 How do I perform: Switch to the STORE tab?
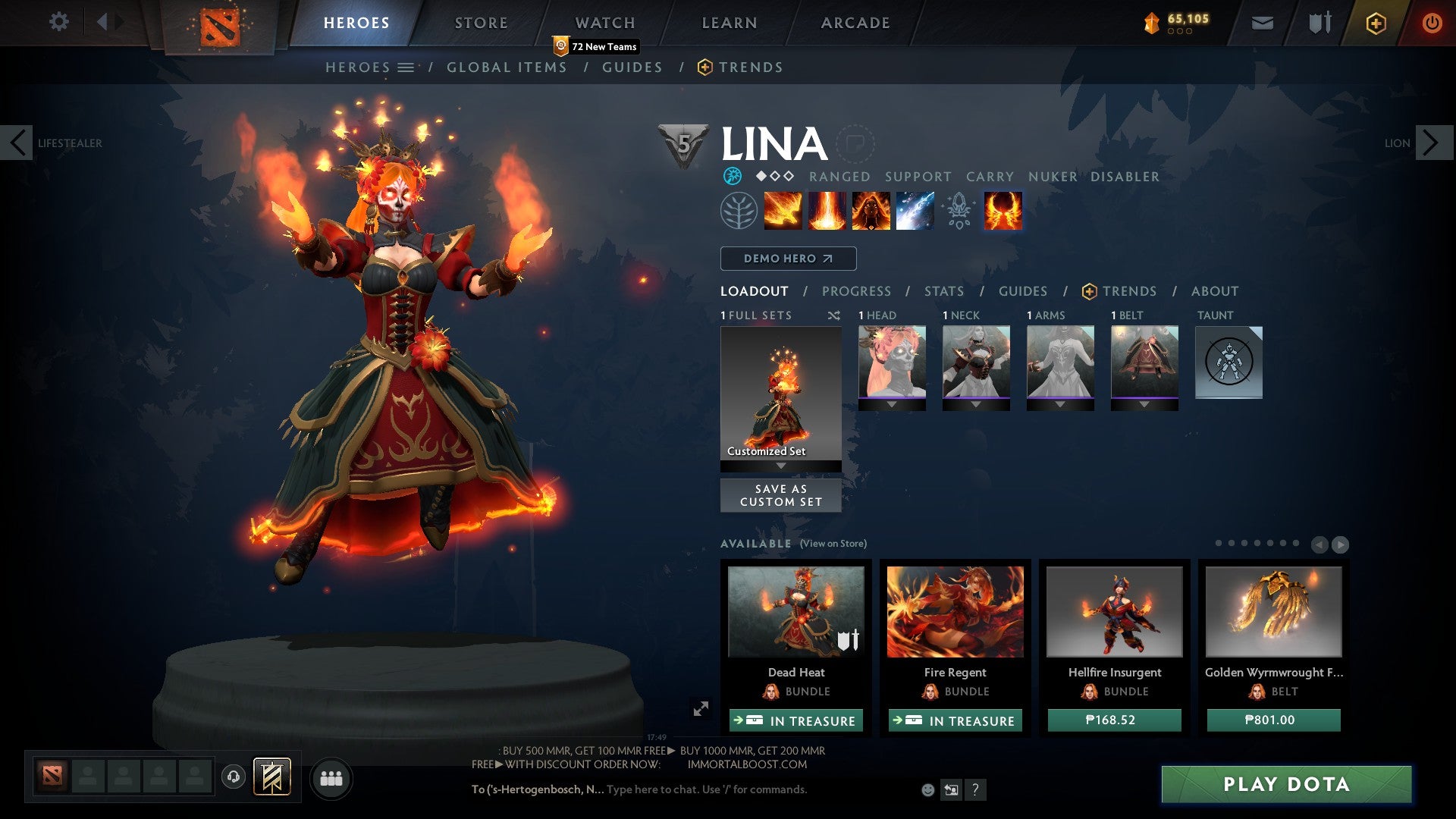pos(480,22)
